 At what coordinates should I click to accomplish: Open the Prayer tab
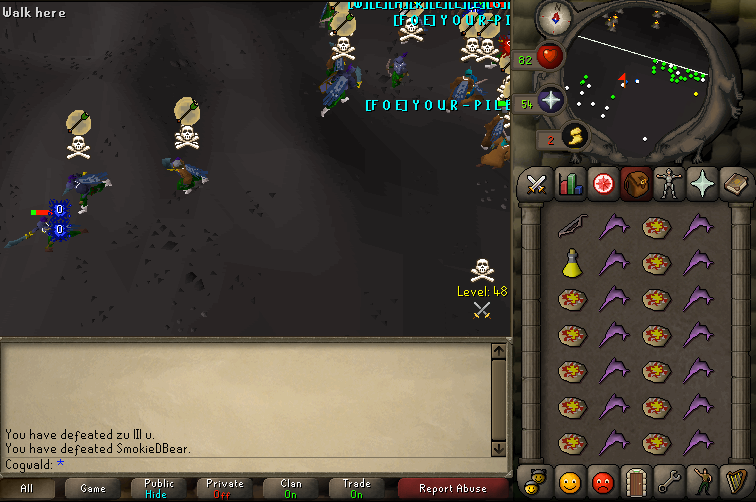(x=702, y=184)
